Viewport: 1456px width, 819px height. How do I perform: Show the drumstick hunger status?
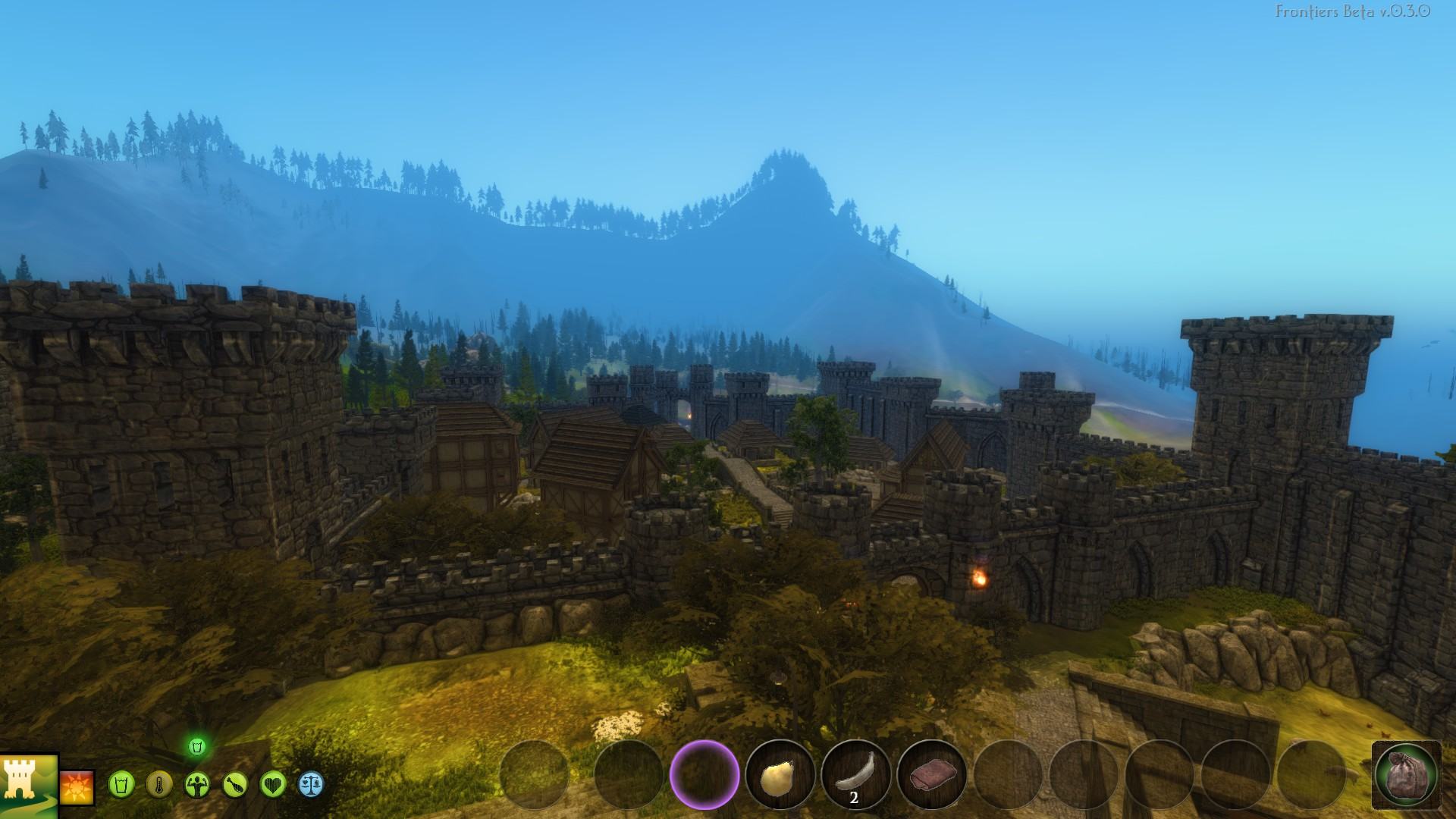click(235, 784)
